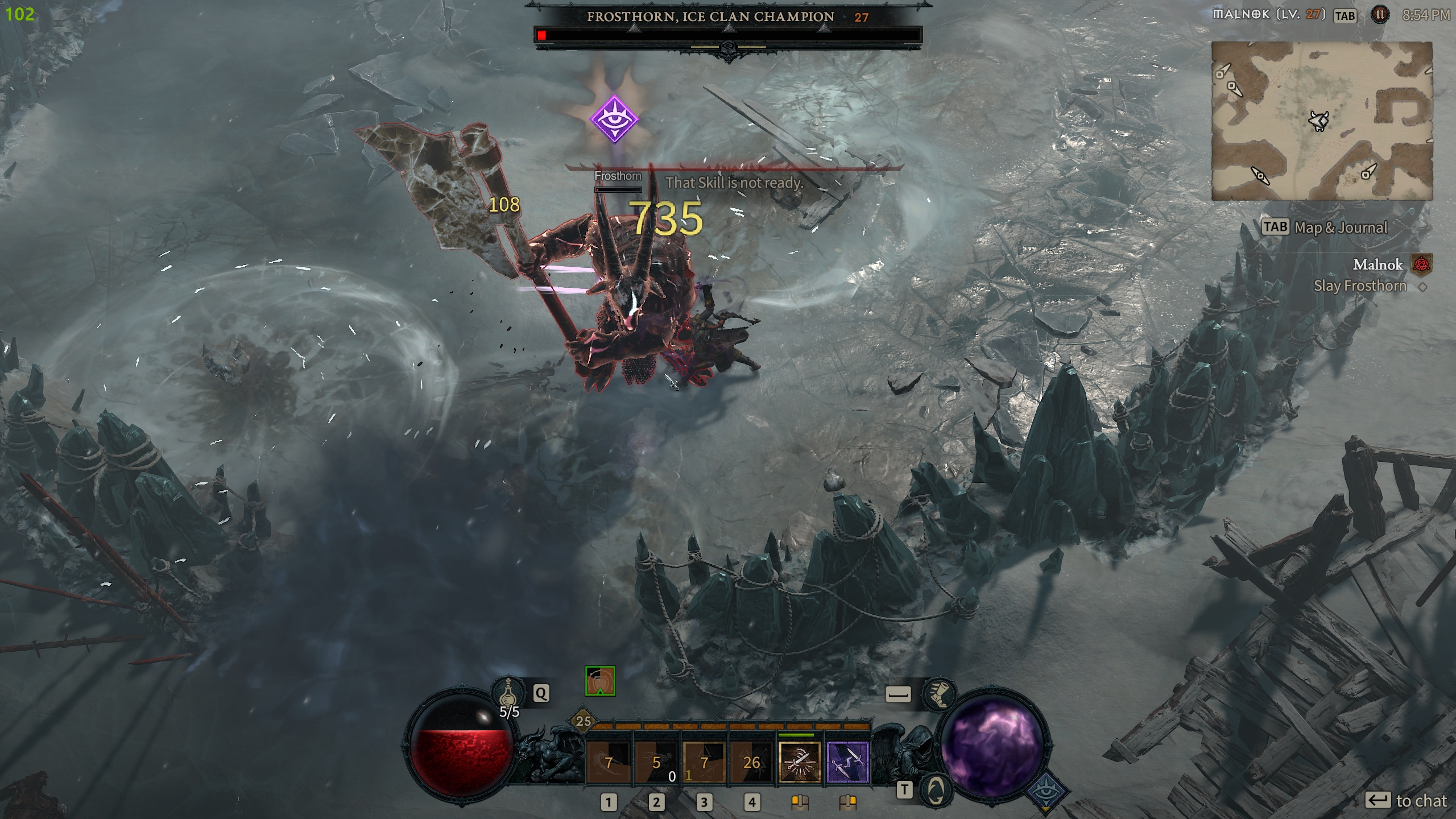Click the blue eye diamond emblem
1456x819 pixels.
click(1045, 792)
